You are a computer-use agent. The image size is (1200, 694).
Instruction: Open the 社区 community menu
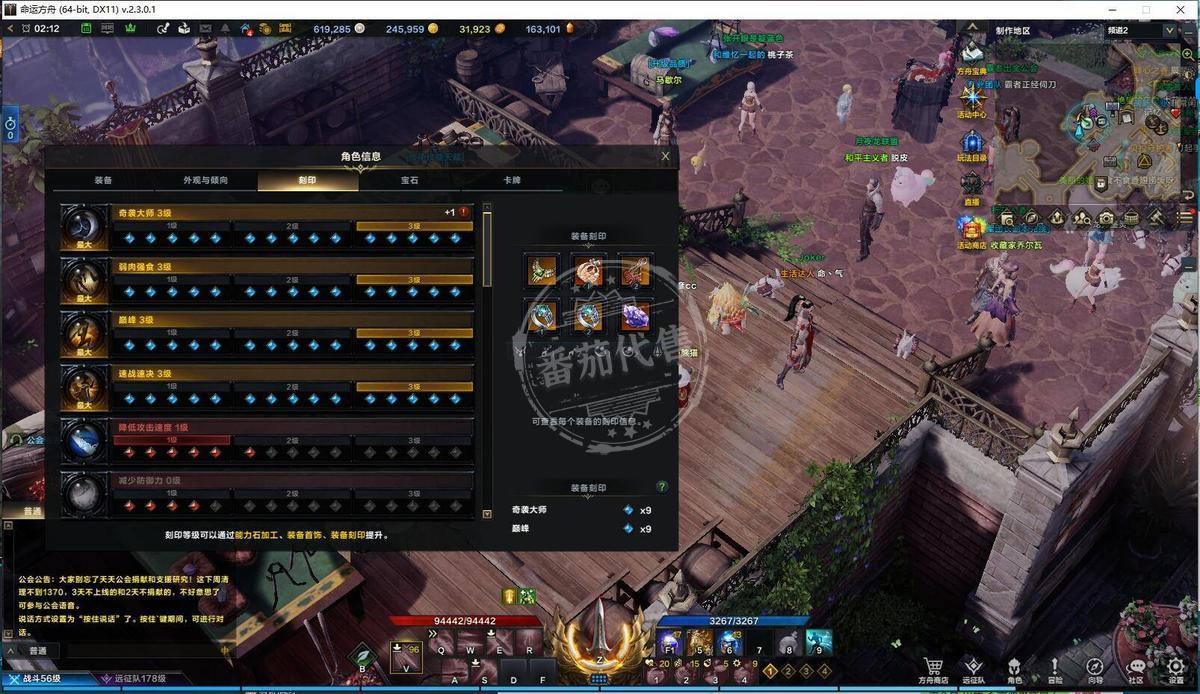point(1135,669)
